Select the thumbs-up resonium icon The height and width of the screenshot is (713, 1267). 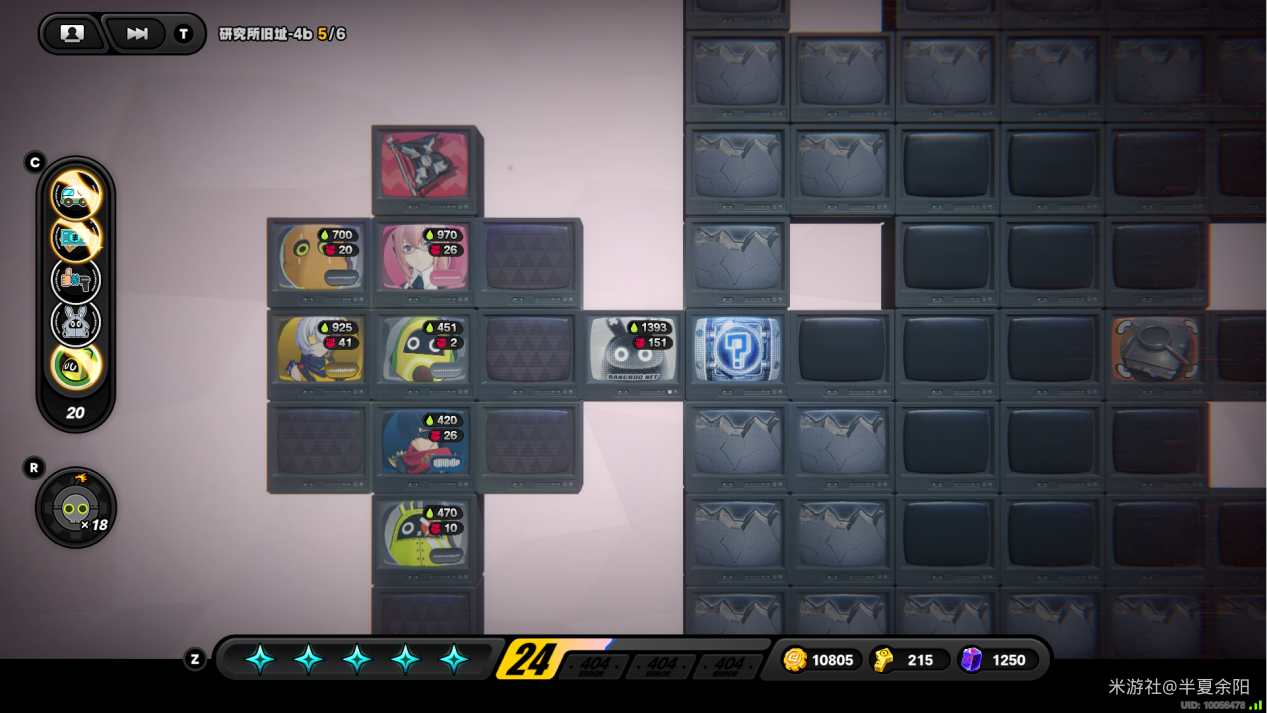(76, 280)
